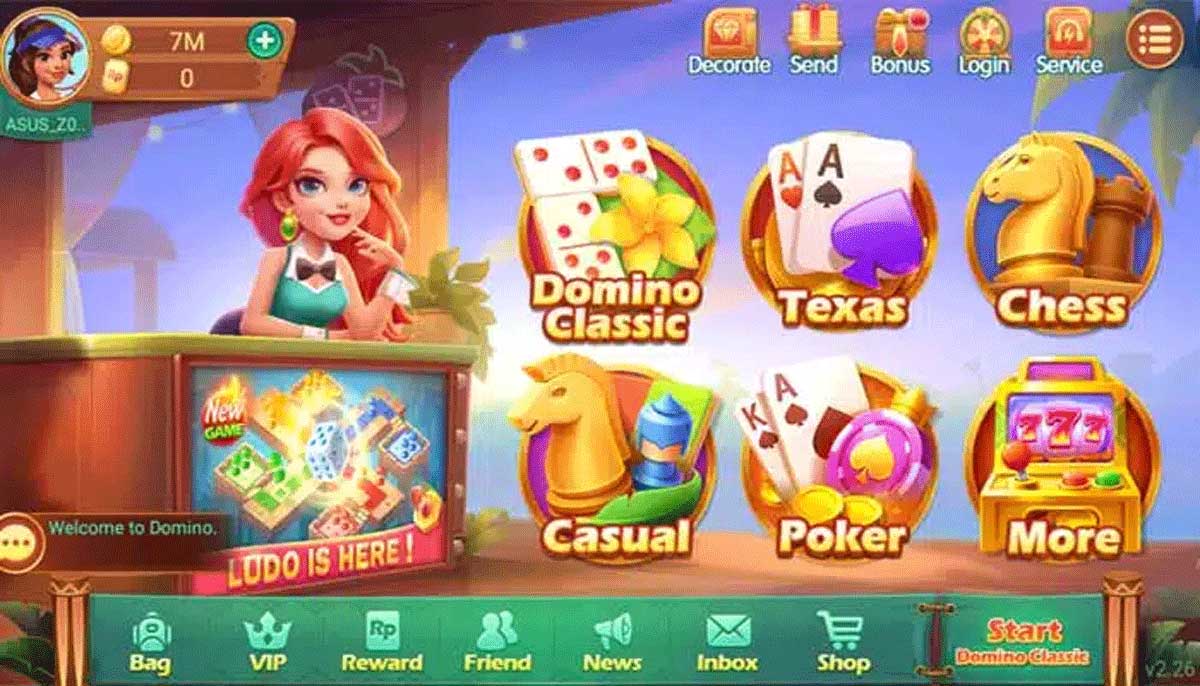Open the Reward section

pos(382,642)
